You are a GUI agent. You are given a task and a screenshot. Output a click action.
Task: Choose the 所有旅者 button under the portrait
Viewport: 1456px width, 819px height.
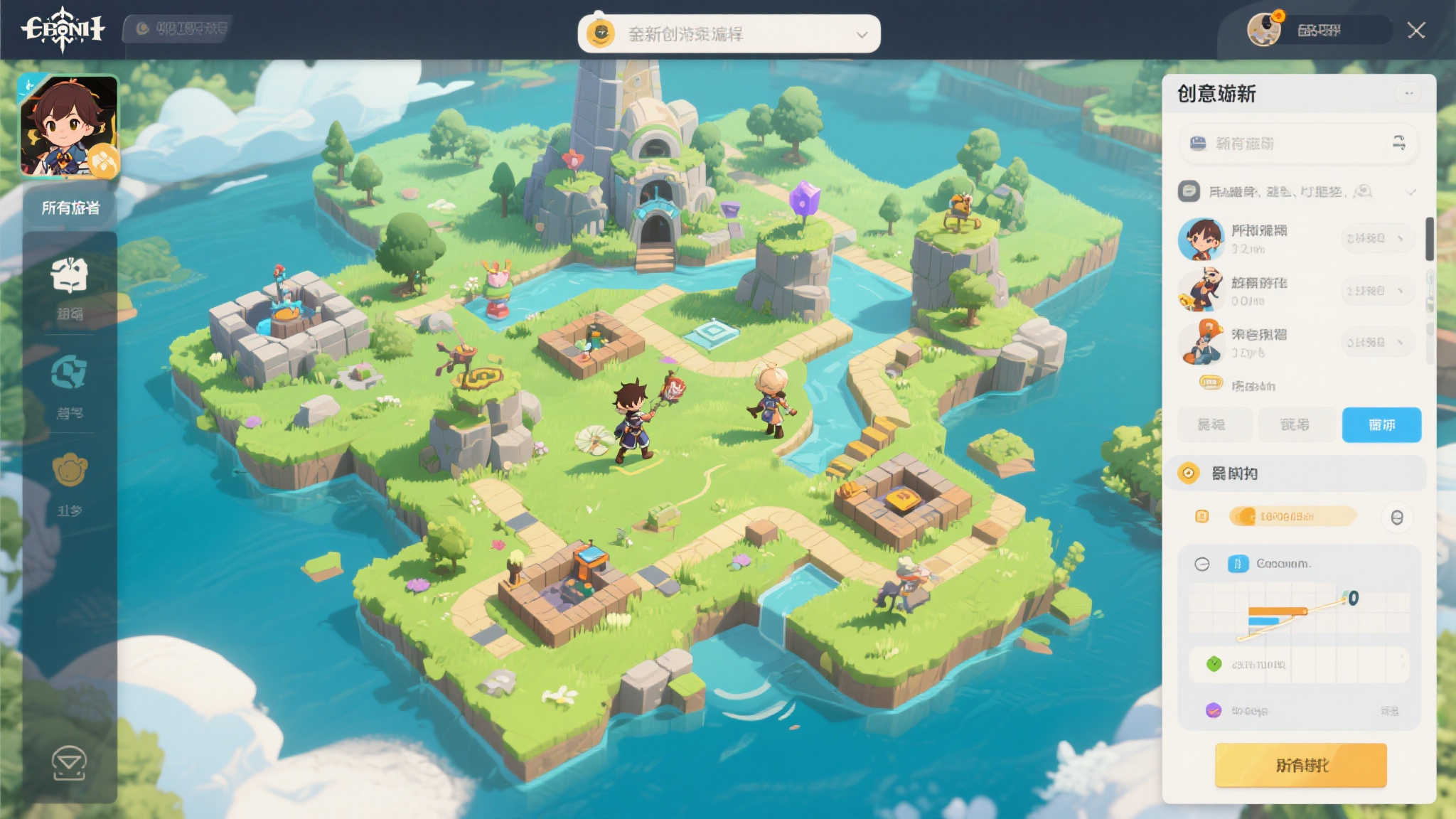[70, 208]
